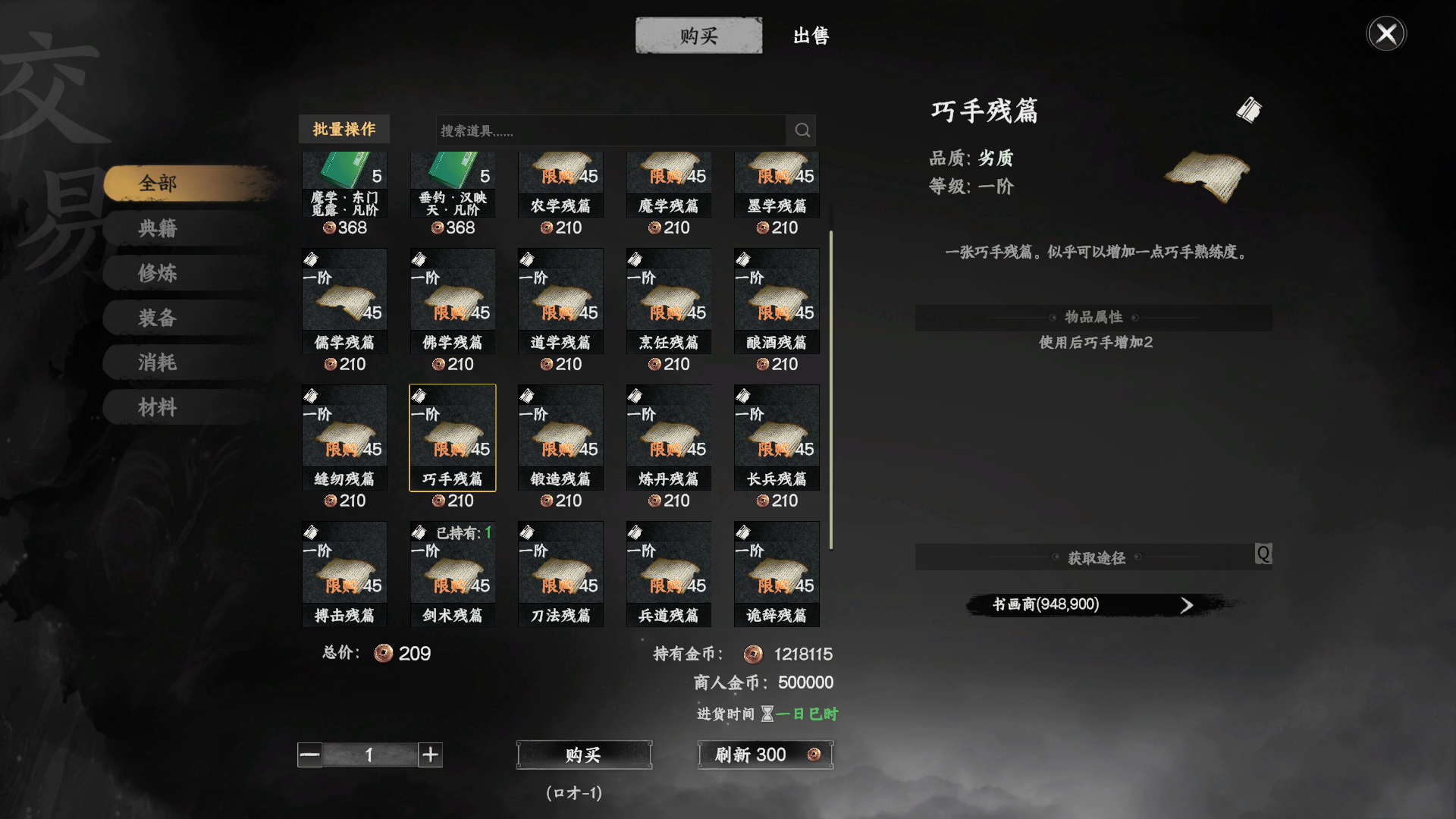Image resolution: width=1456 pixels, height=819 pixels.
Task: Switch to the 出售 (sell) tab
Action: [809, 35]
